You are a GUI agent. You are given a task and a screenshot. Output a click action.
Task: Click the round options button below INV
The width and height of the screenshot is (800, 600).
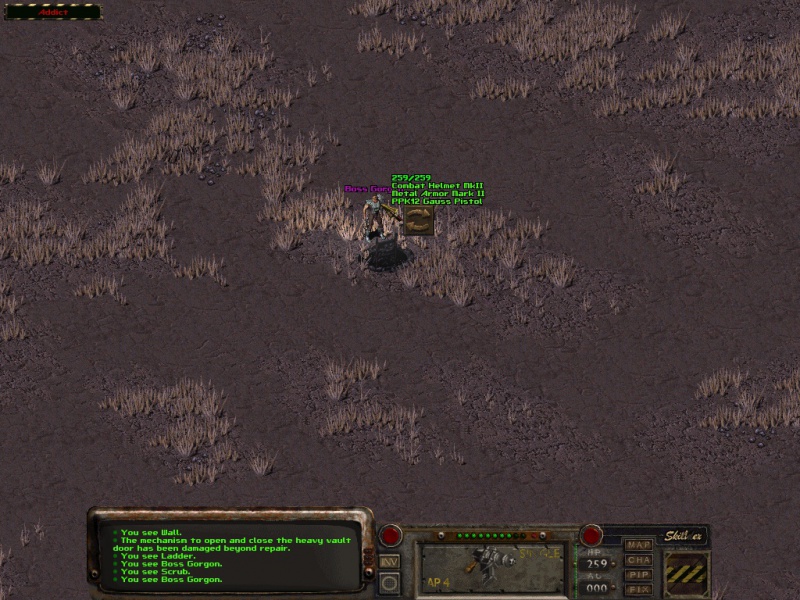390,582
